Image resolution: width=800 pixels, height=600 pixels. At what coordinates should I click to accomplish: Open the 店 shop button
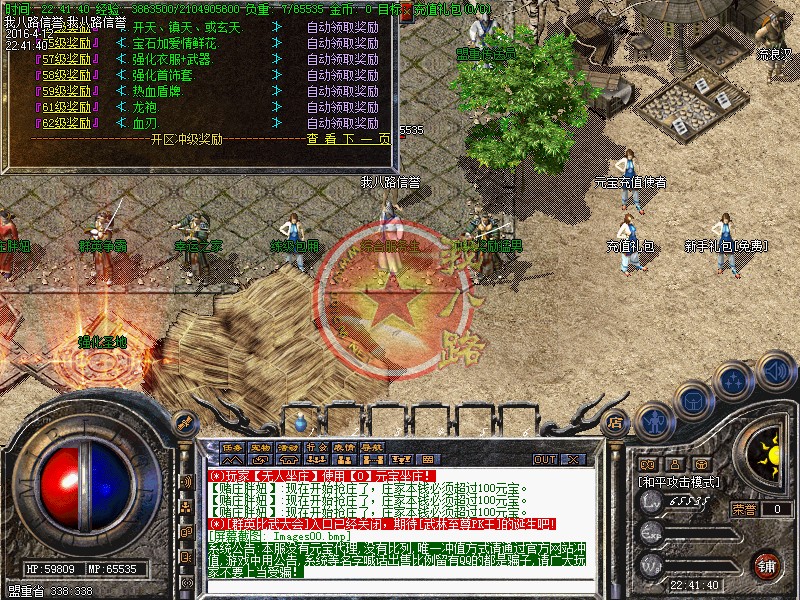click(x=616, y=422)
